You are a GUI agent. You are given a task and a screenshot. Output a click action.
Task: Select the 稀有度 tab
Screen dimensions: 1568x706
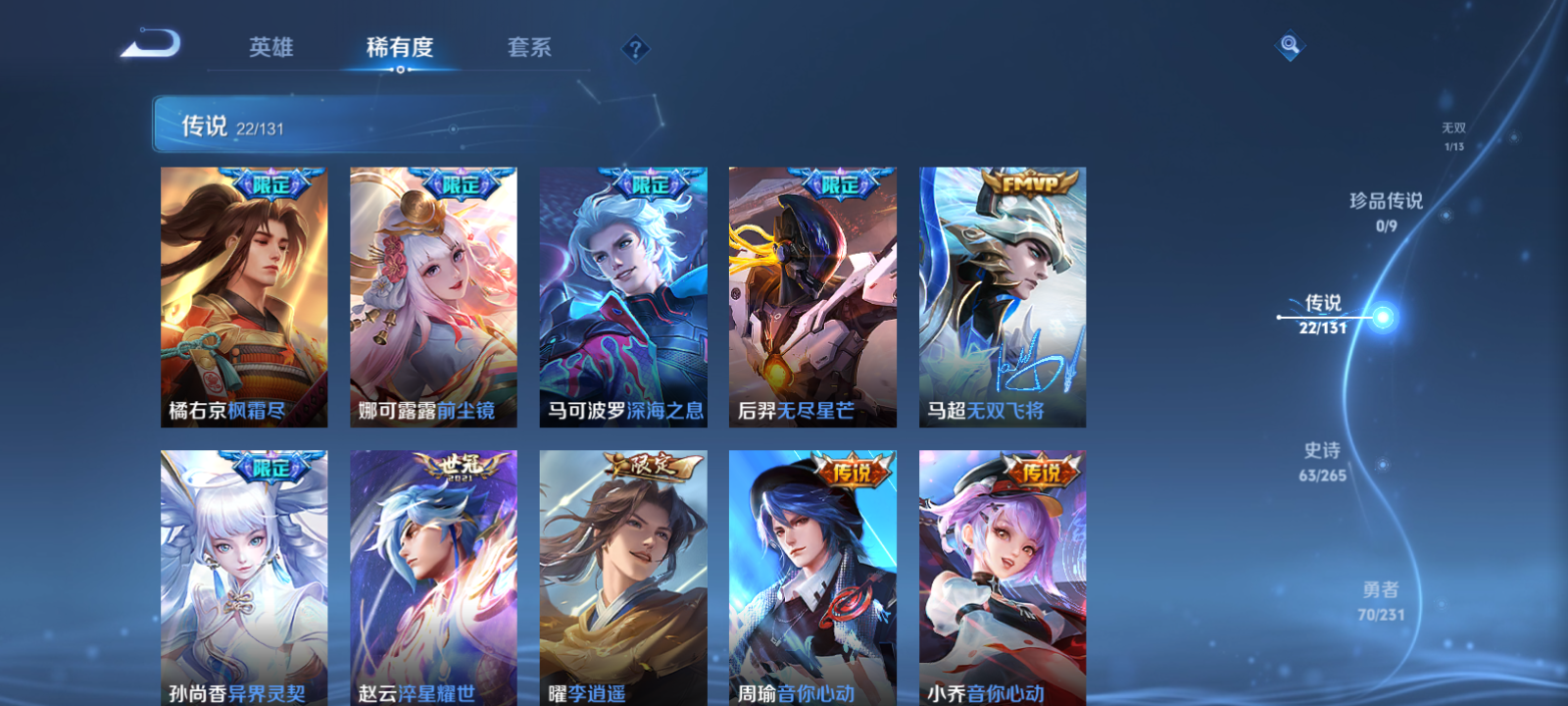pos(399,46)
